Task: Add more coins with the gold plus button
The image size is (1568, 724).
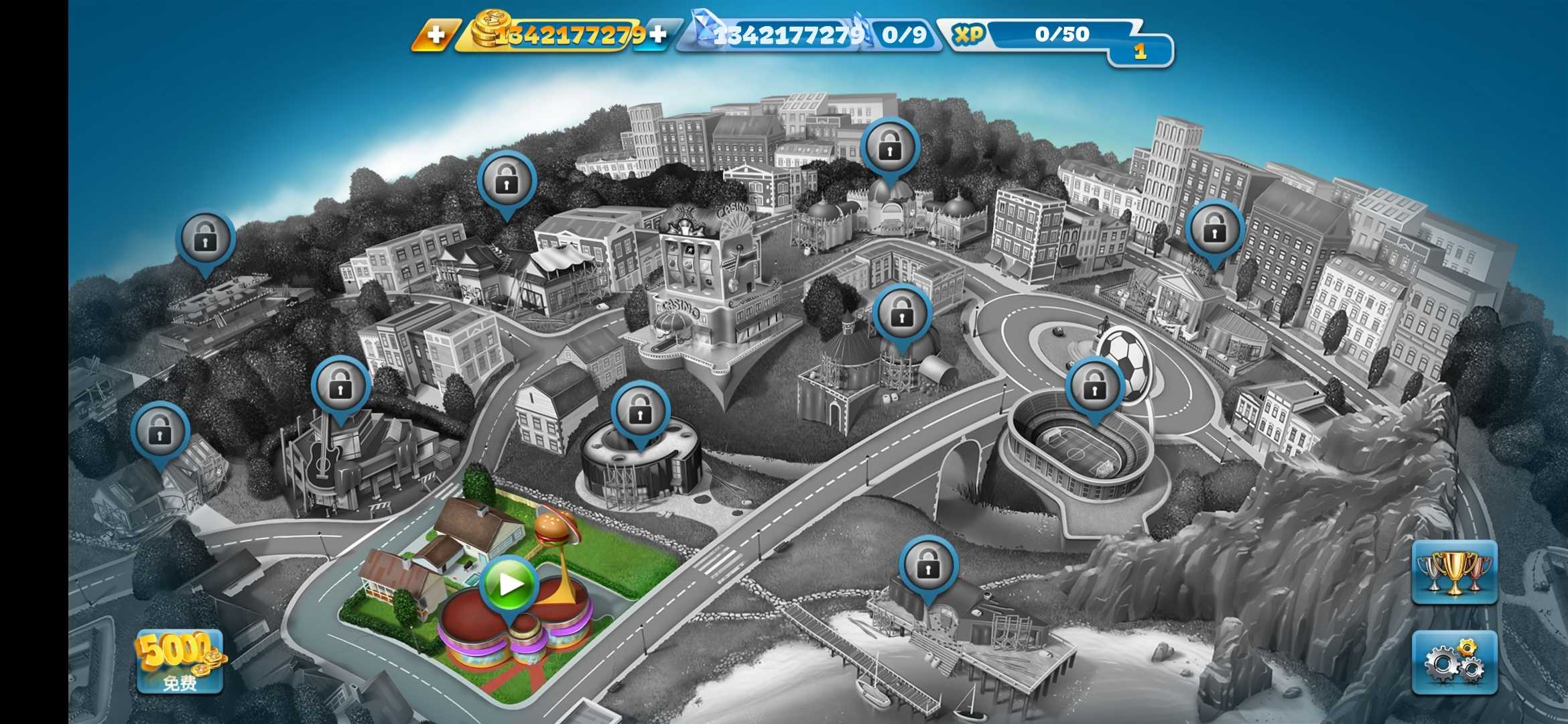Action: tap(436, 35)
